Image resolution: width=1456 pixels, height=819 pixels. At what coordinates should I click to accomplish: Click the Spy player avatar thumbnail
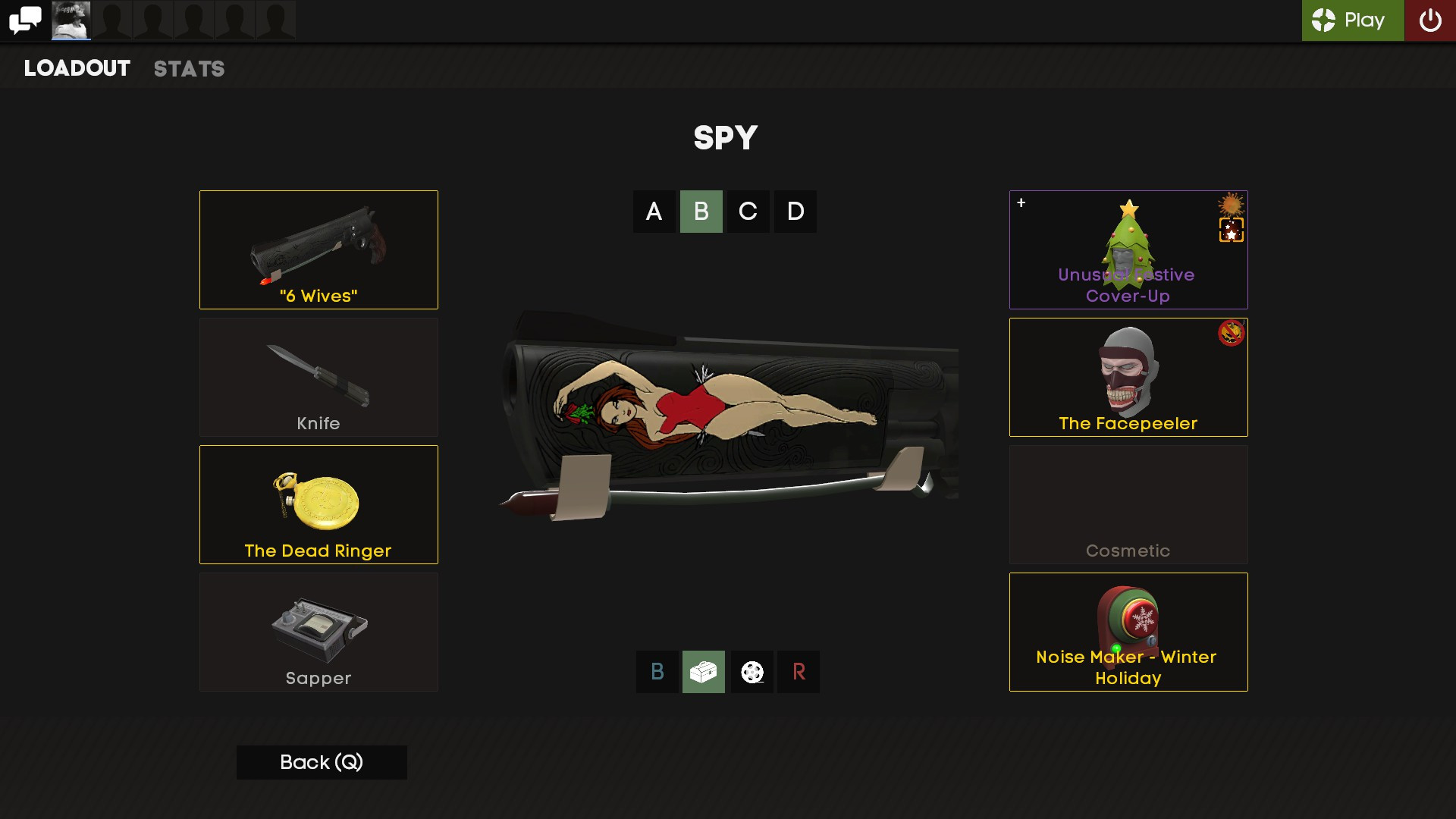71,20
